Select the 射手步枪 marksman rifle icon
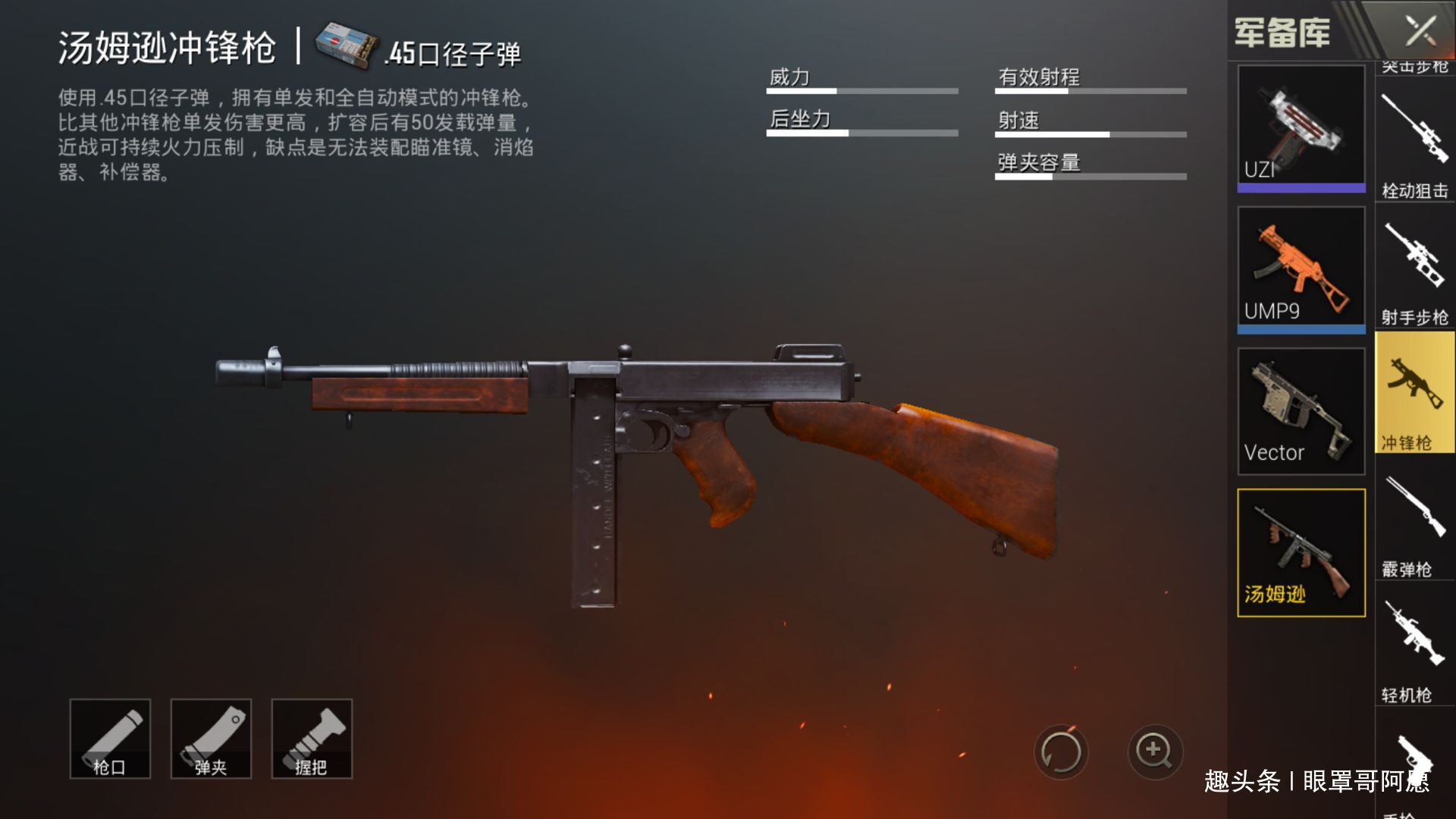 [x=1413, y=265]
